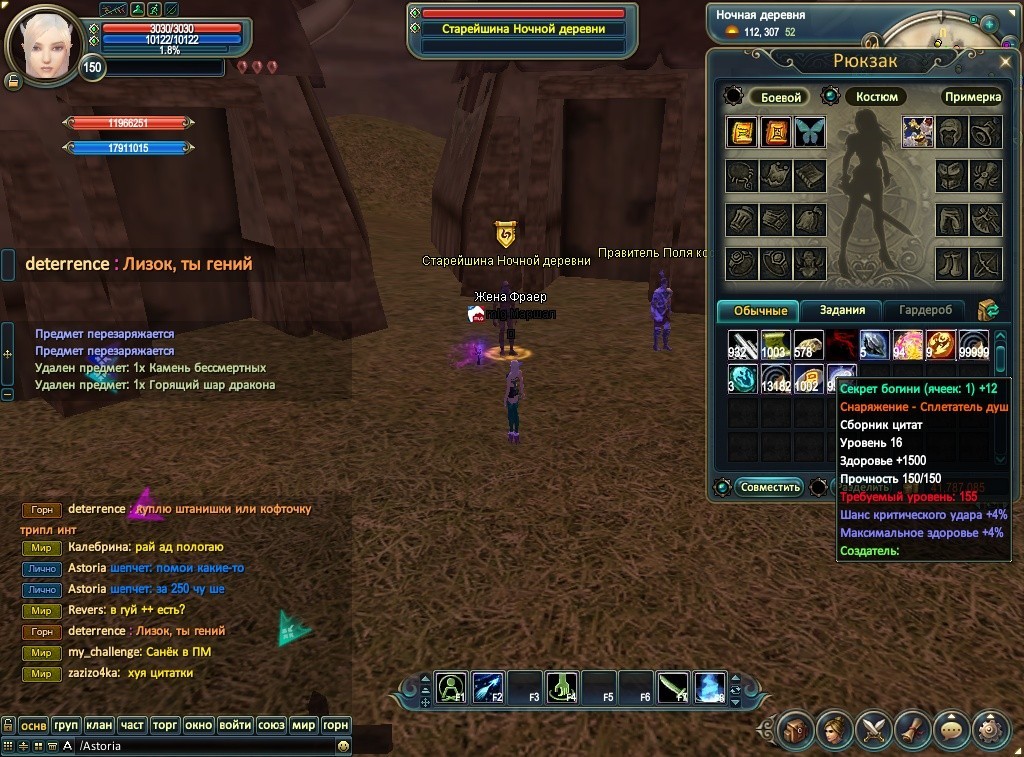The image size is (1024, 757).
Task: Click the chat input field
Action: (x=200, y=746)
